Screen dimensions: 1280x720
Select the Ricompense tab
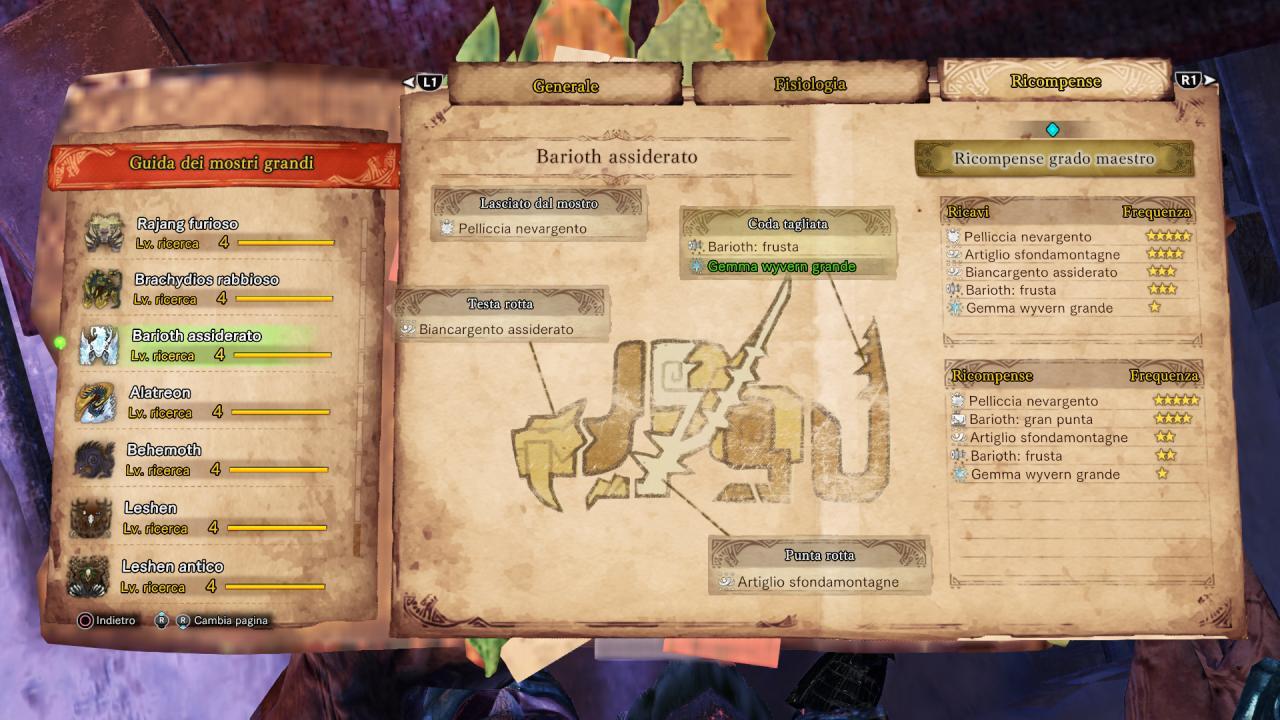pyautogui.click(x=1055, y=81)
